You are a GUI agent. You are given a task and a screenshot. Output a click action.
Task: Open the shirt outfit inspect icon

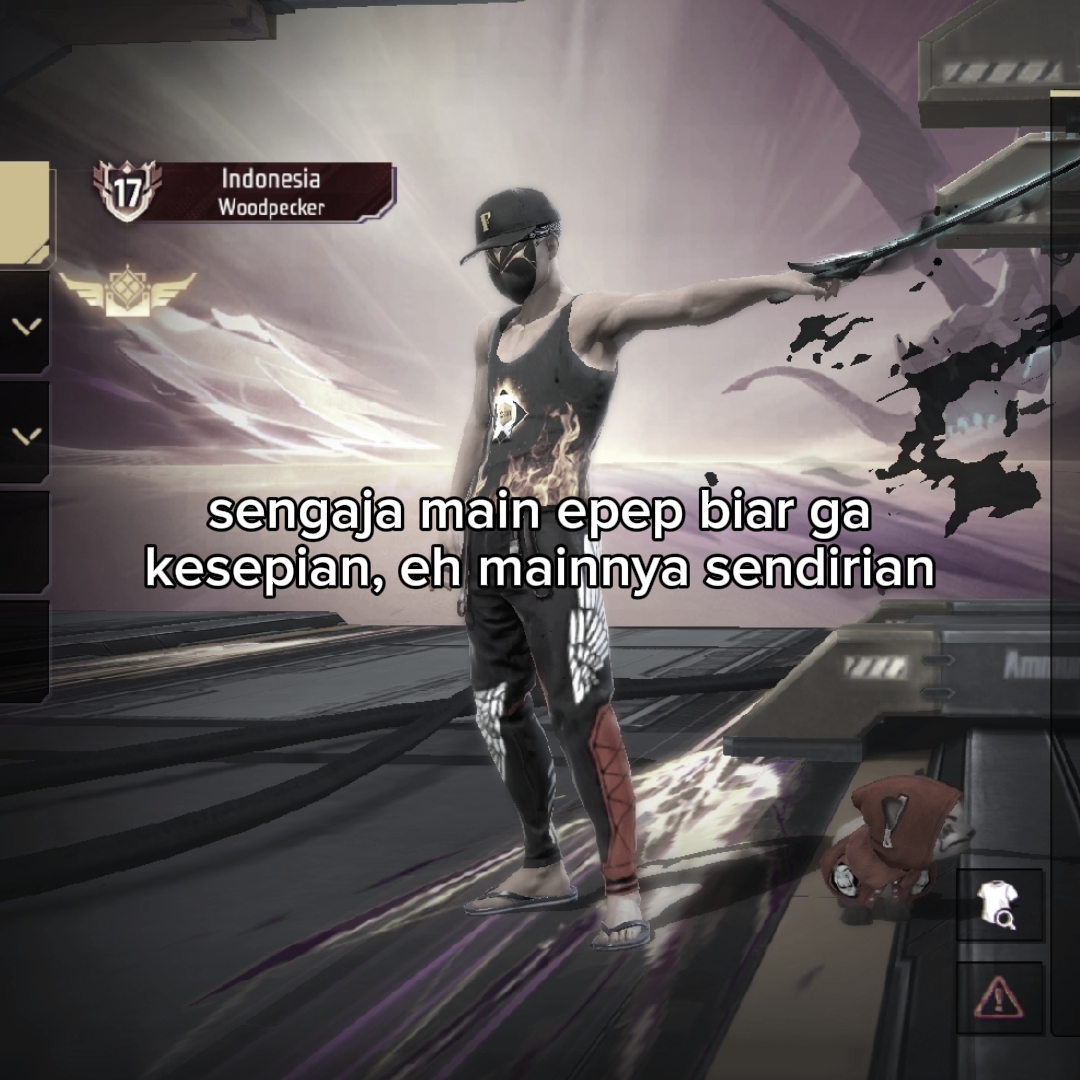[998, 905]
